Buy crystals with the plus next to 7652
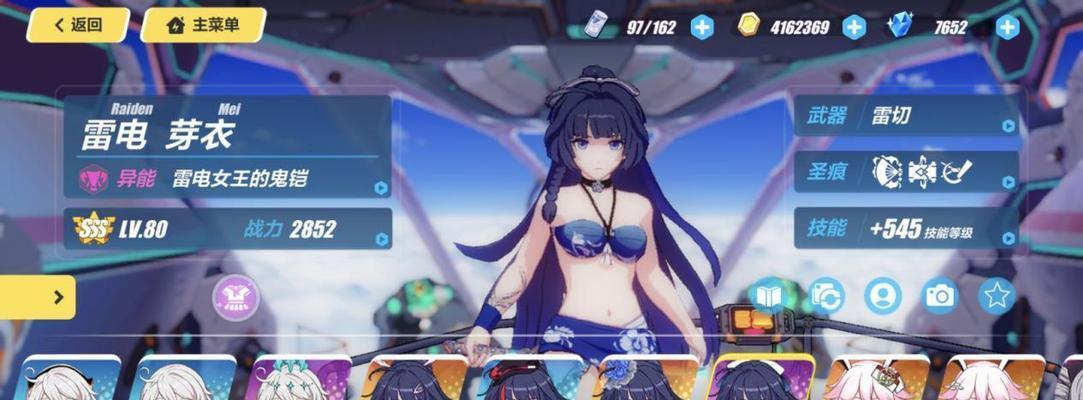The image size is (1083, 400). [1007, 27]
